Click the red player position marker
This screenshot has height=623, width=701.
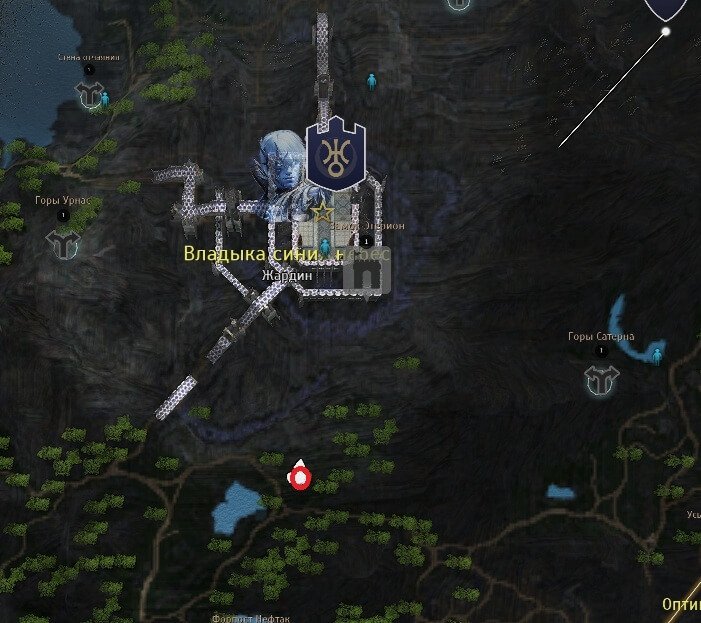298,478
